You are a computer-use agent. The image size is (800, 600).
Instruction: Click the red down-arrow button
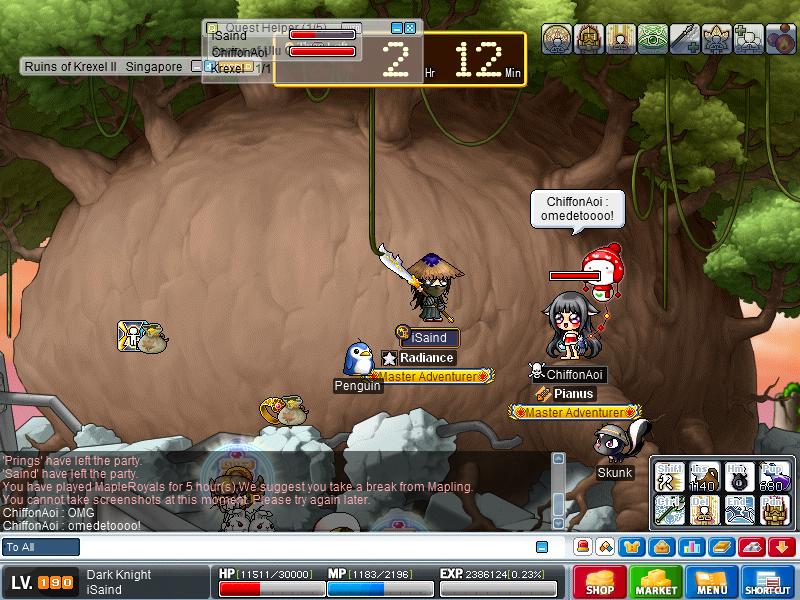tap(782, 547)
